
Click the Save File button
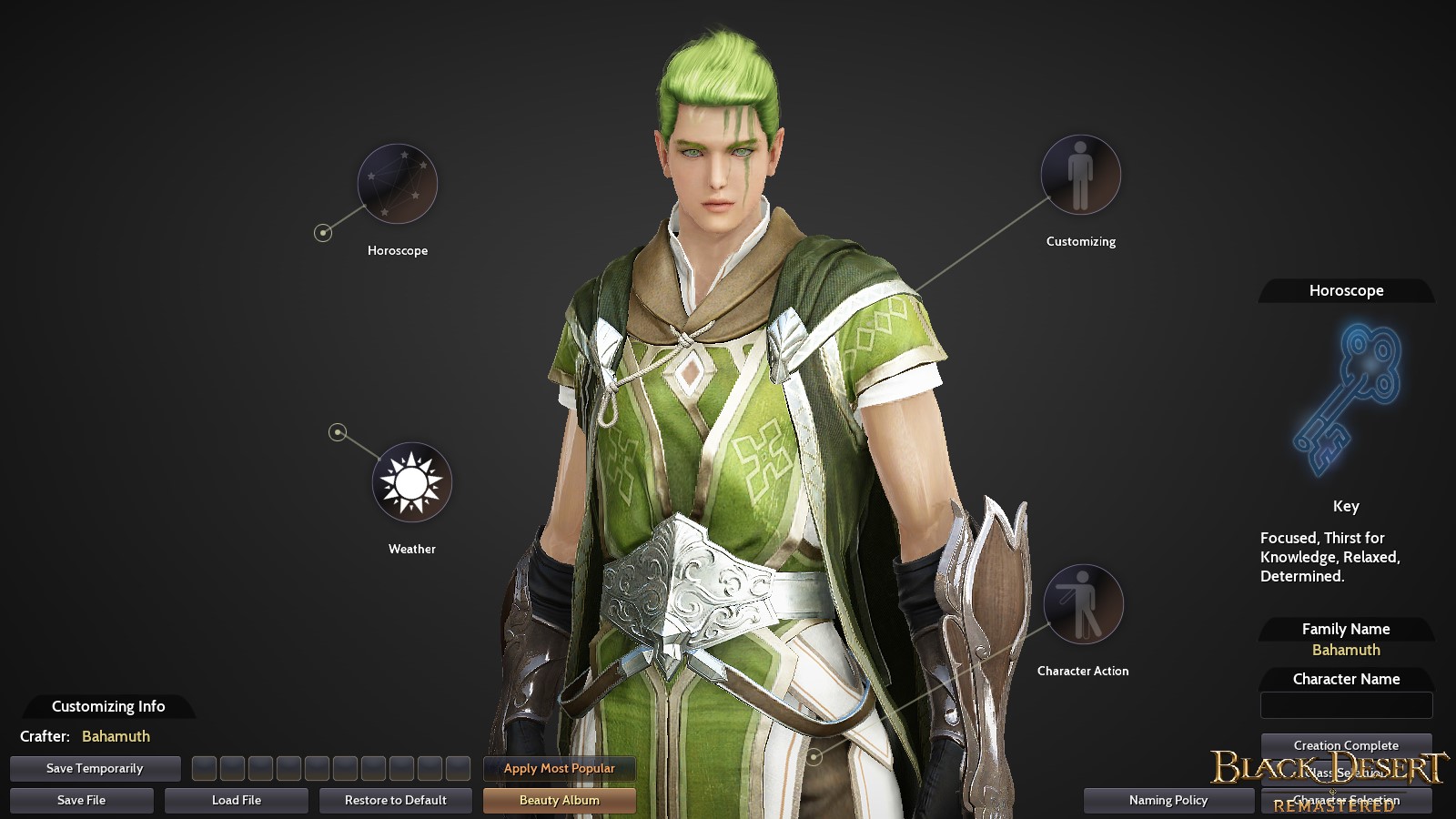pyautogui.click(x=81, y=801)
